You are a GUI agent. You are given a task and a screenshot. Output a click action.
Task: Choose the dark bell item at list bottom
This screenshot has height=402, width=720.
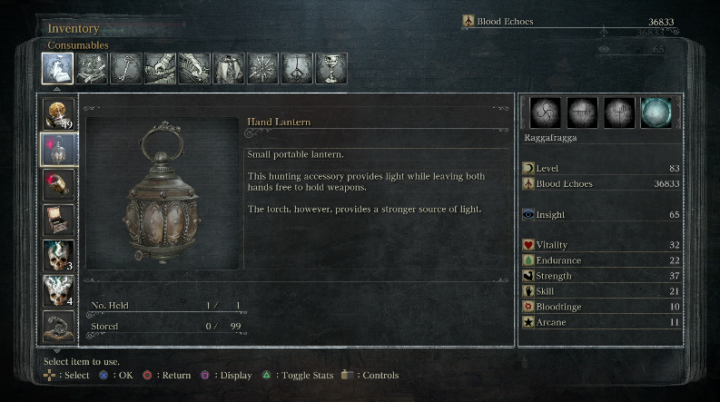[x=57, y=326]
